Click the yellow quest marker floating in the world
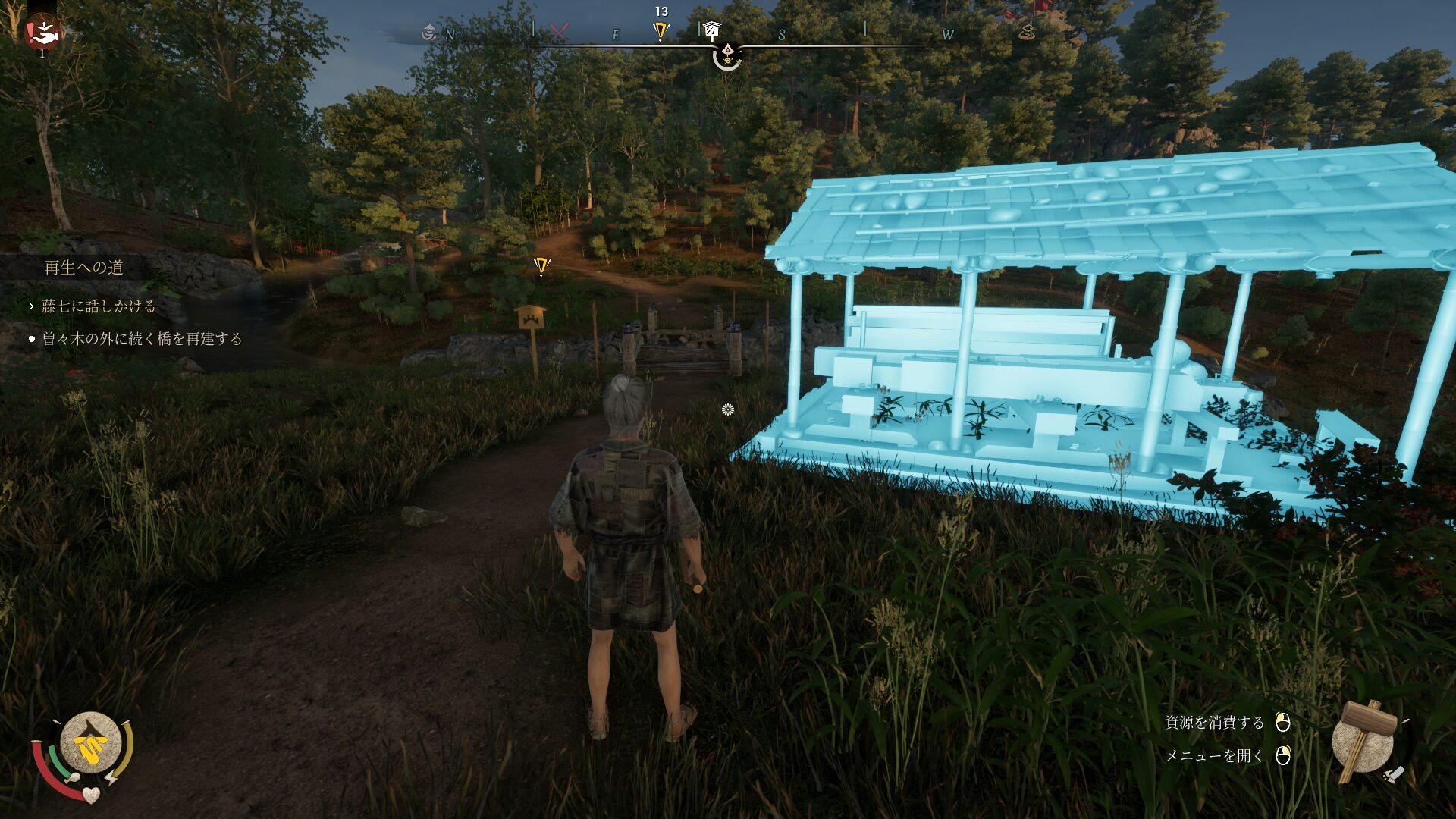 (541, 266)
